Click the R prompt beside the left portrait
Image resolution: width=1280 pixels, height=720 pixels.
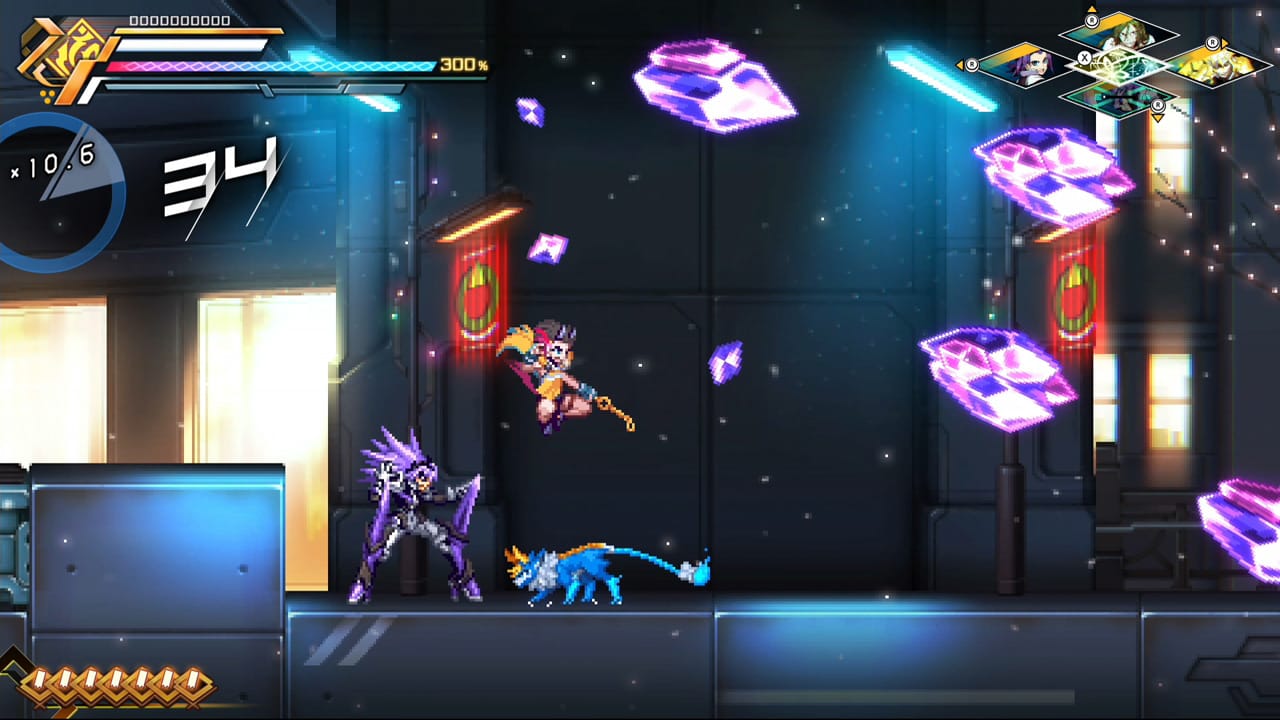point(972,65)
